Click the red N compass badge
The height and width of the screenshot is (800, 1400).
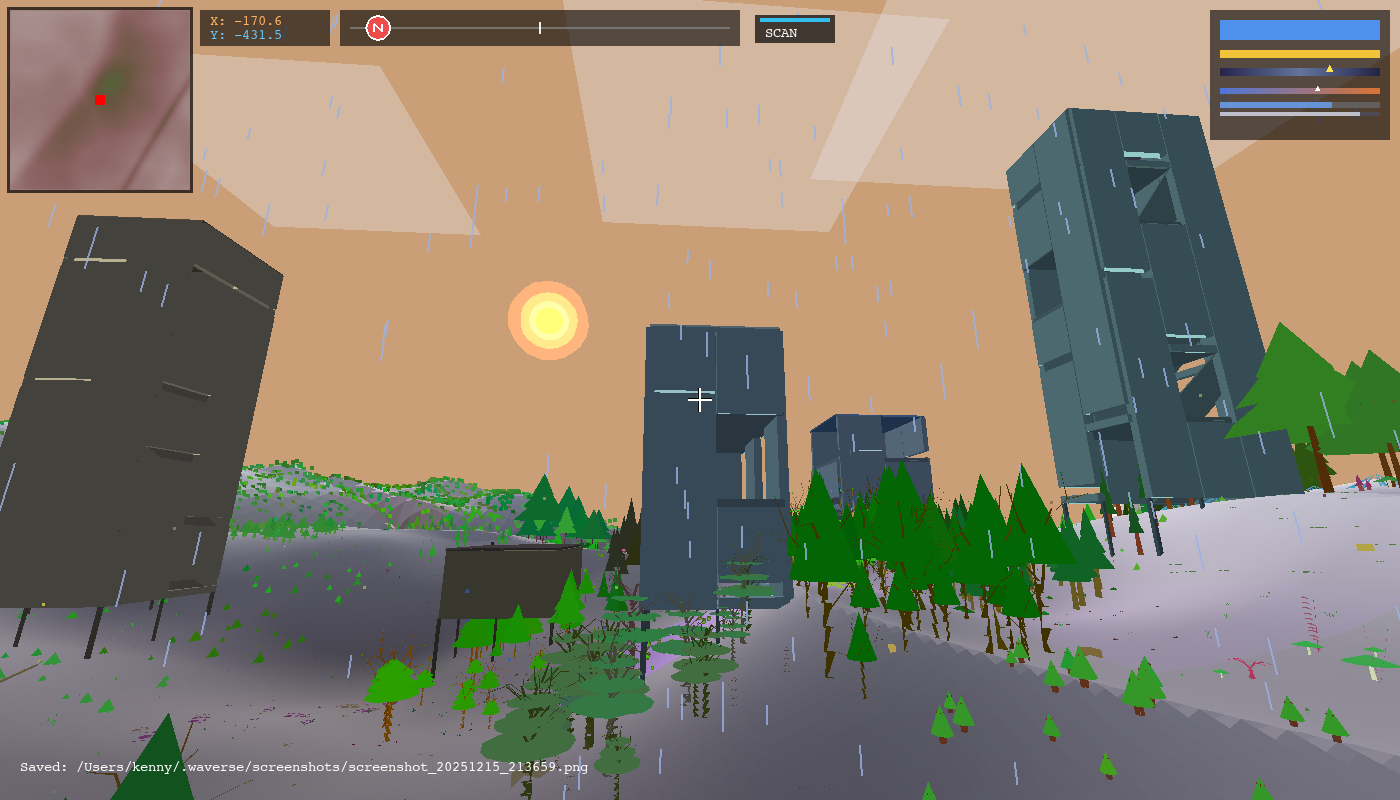377,27
